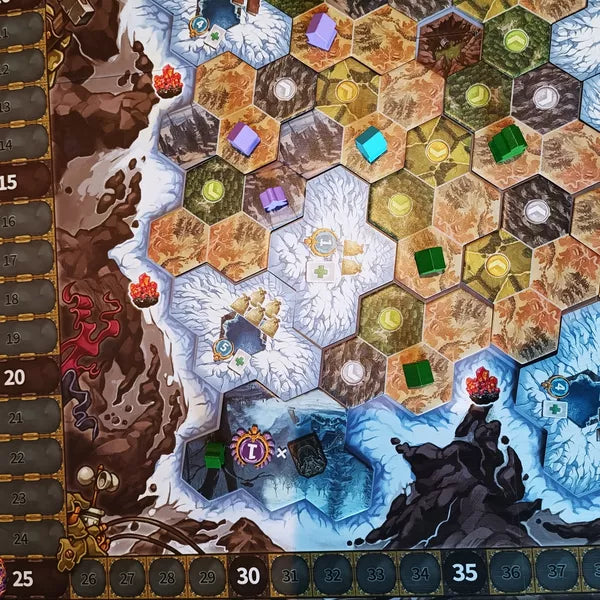The width and height of the screenshot is (600, 600).
Task: Pick score track space 20
Action: point(22,377)
